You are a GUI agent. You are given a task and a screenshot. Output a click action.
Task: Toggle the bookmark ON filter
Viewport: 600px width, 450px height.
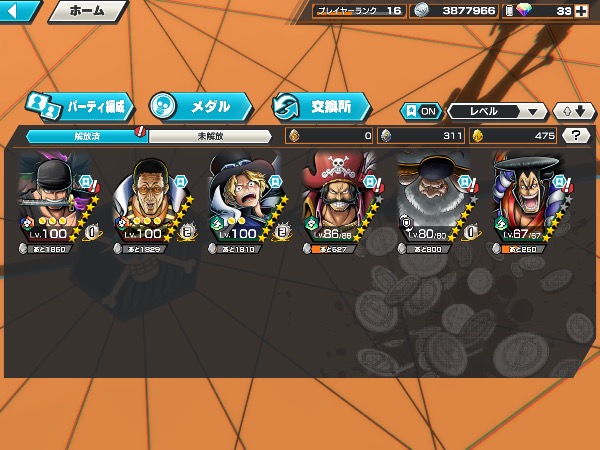421,111
